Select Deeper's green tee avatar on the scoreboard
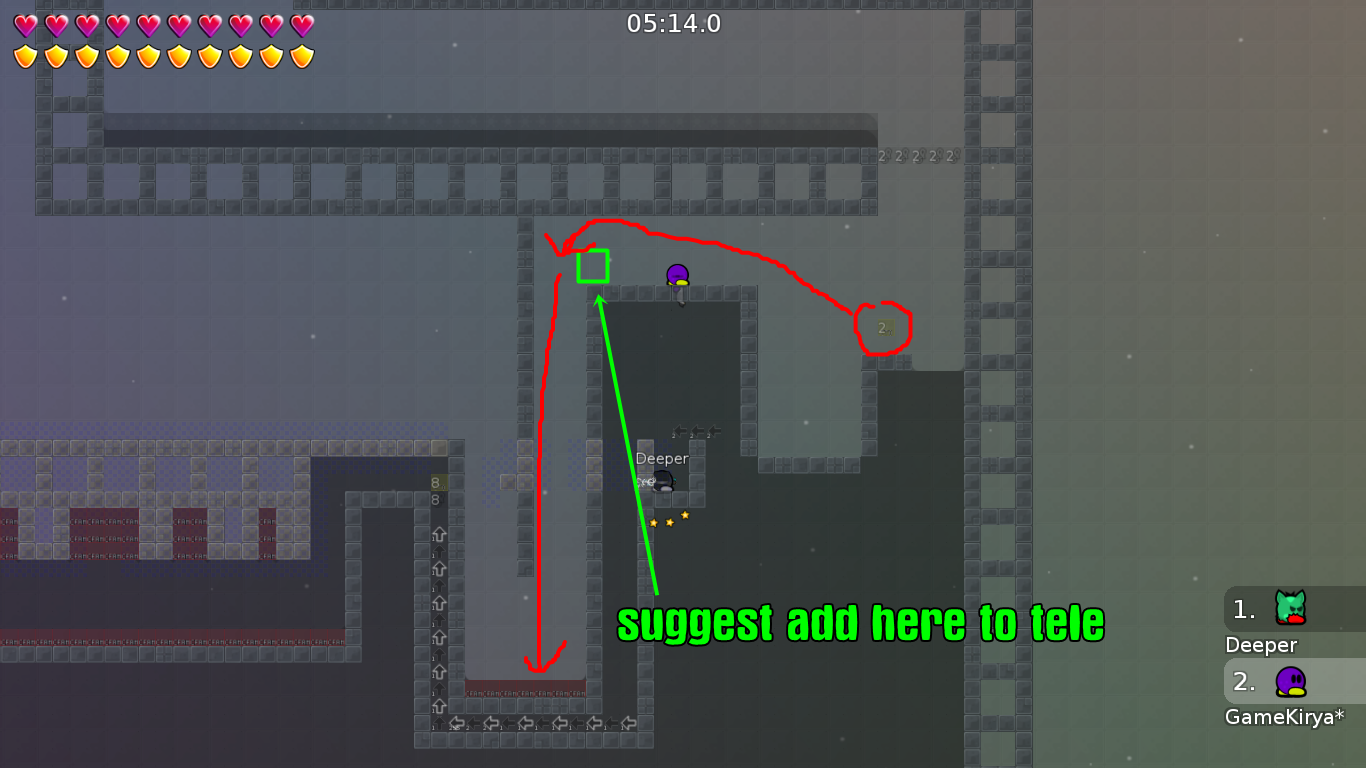The image size is (1366, 768). (x=1290, y=608)
